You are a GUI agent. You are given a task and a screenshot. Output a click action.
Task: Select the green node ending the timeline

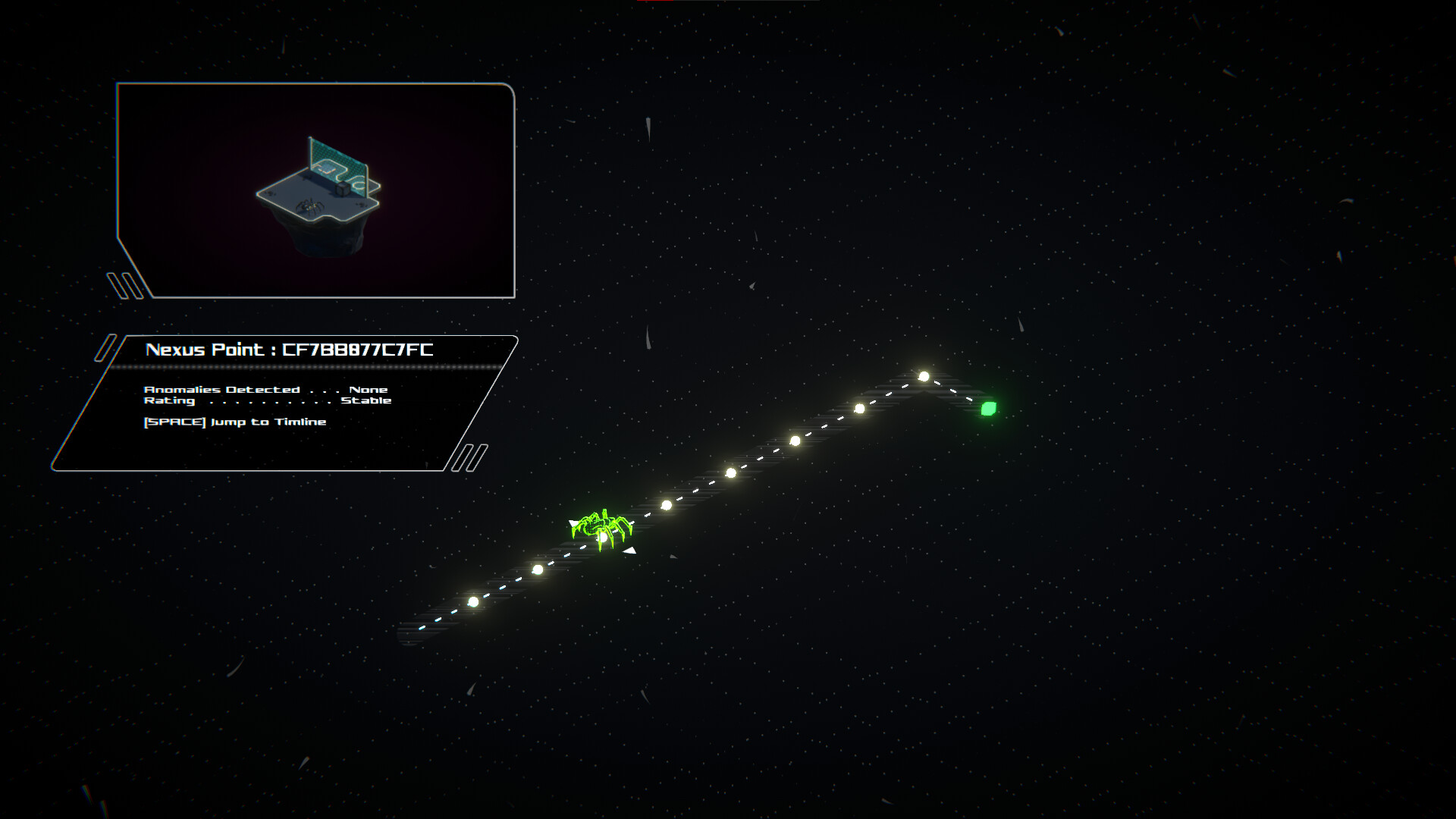[x=988, y=409]
